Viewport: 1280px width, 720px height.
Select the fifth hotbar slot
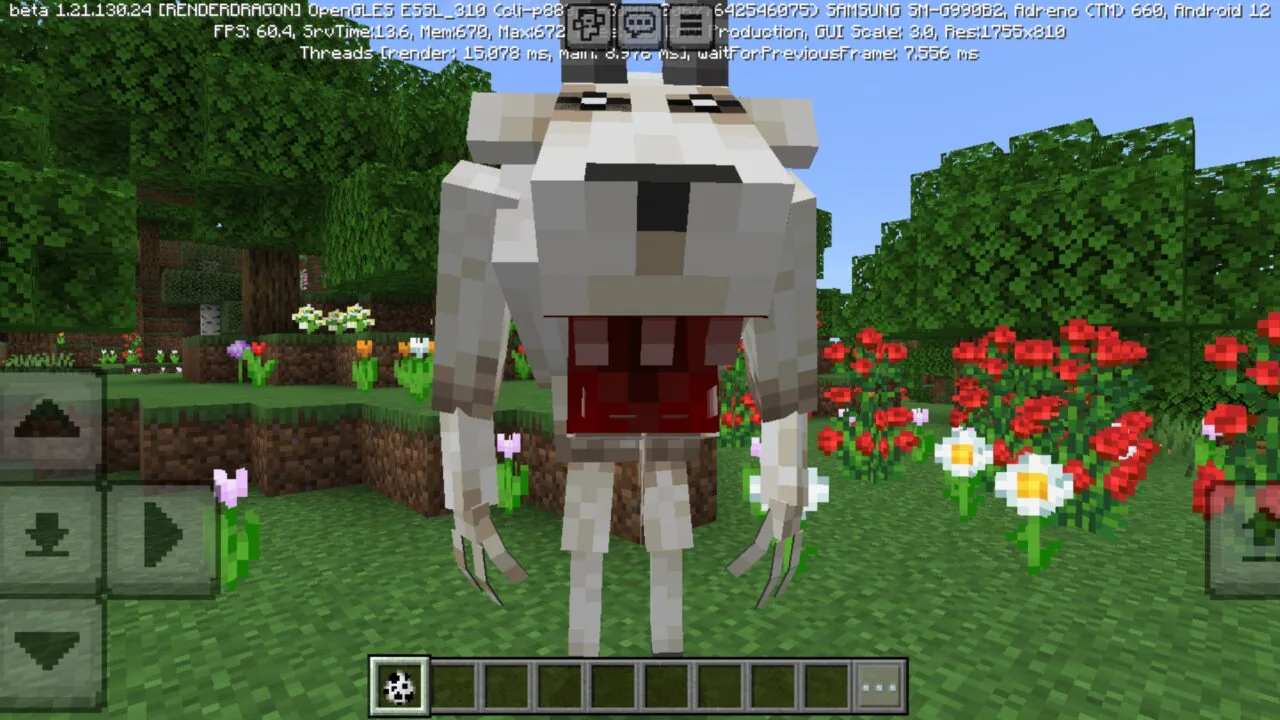[x=613, y=686]
